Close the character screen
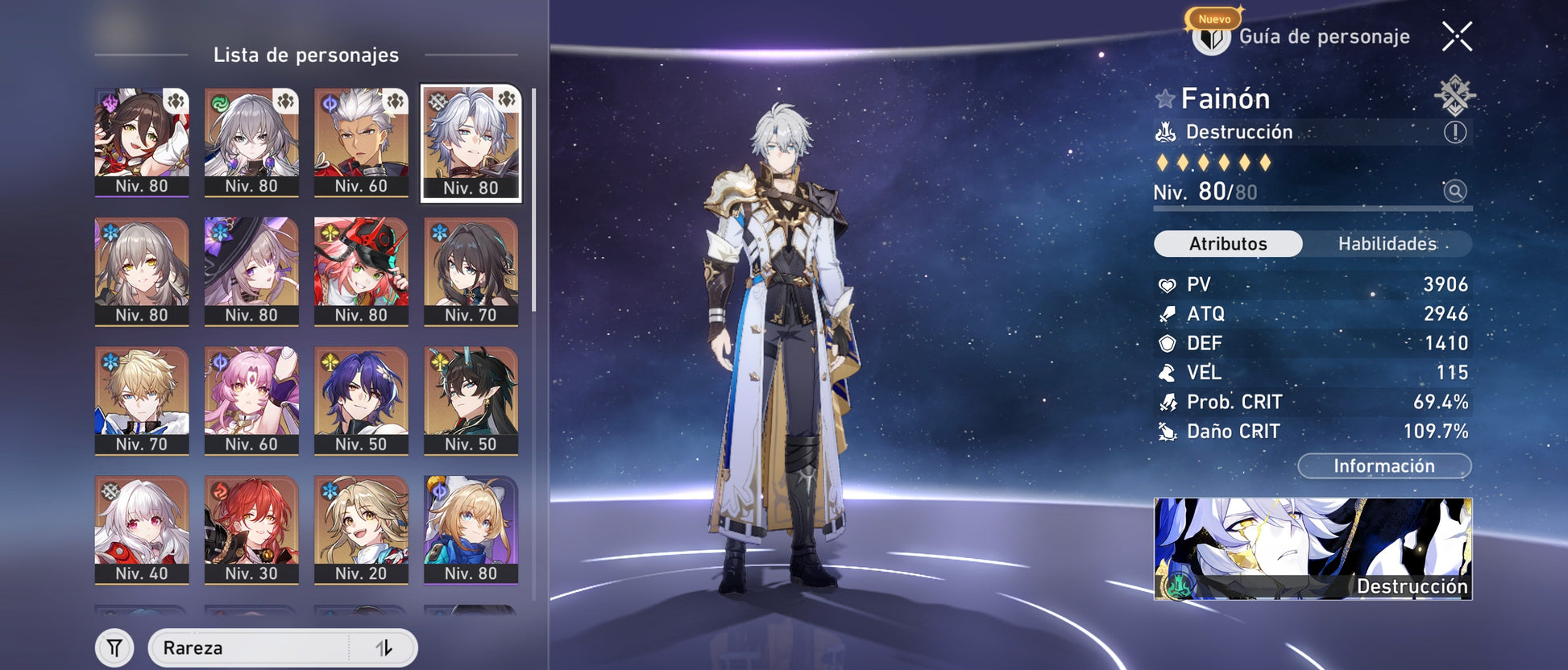1568x670 pixels. 1457,37
